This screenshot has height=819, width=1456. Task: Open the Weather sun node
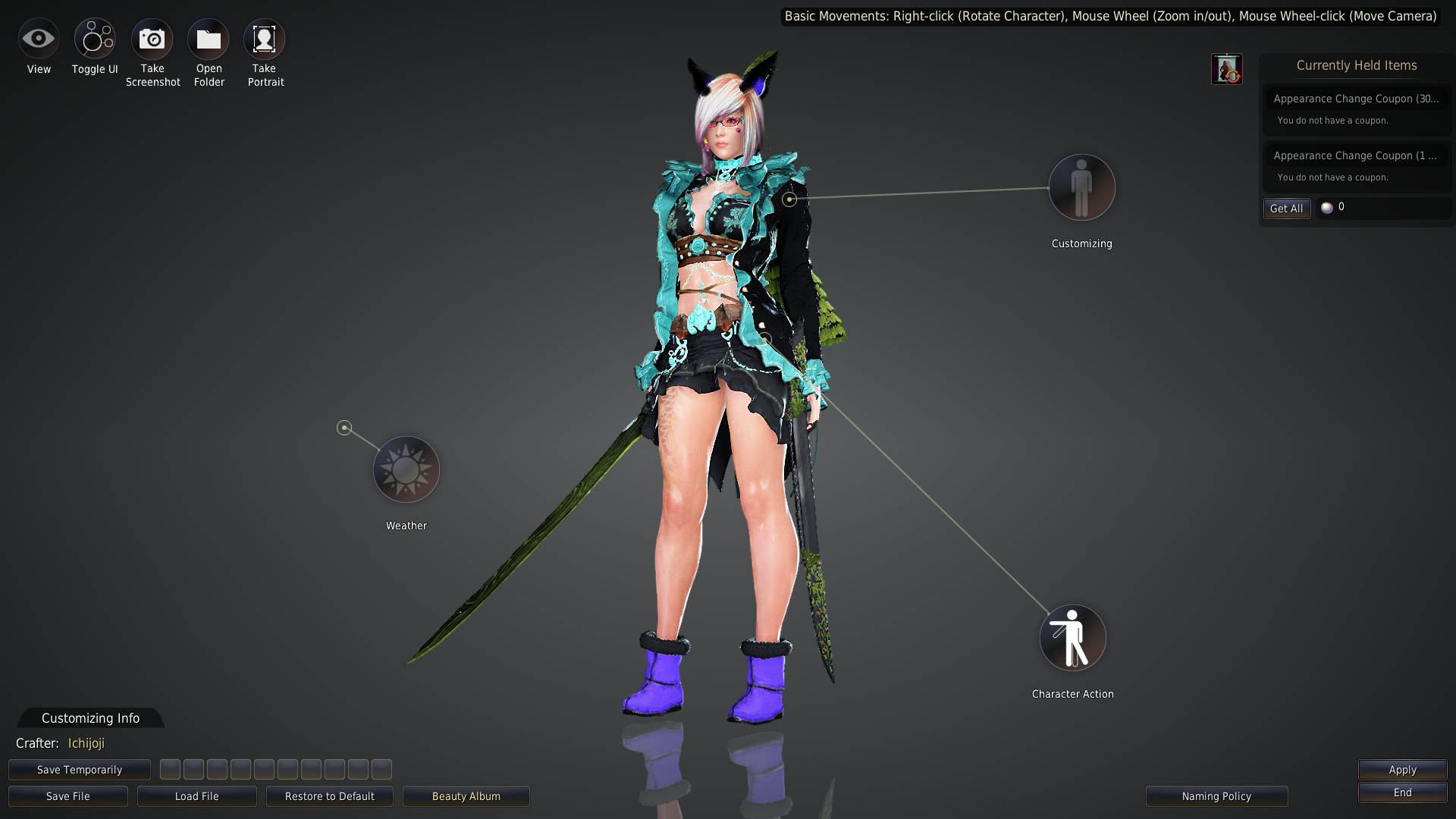(x=406, y=469)
